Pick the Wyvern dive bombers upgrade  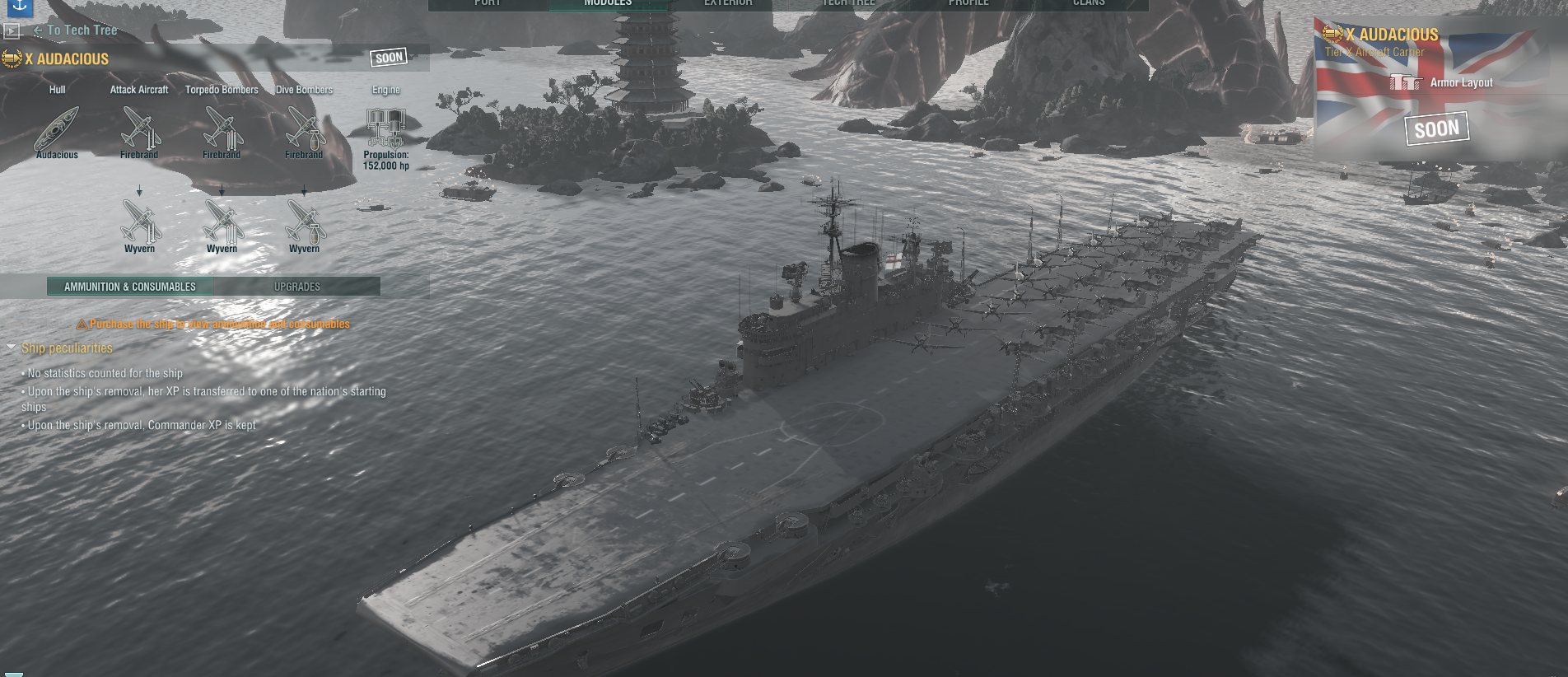click(x=304, y=224)
